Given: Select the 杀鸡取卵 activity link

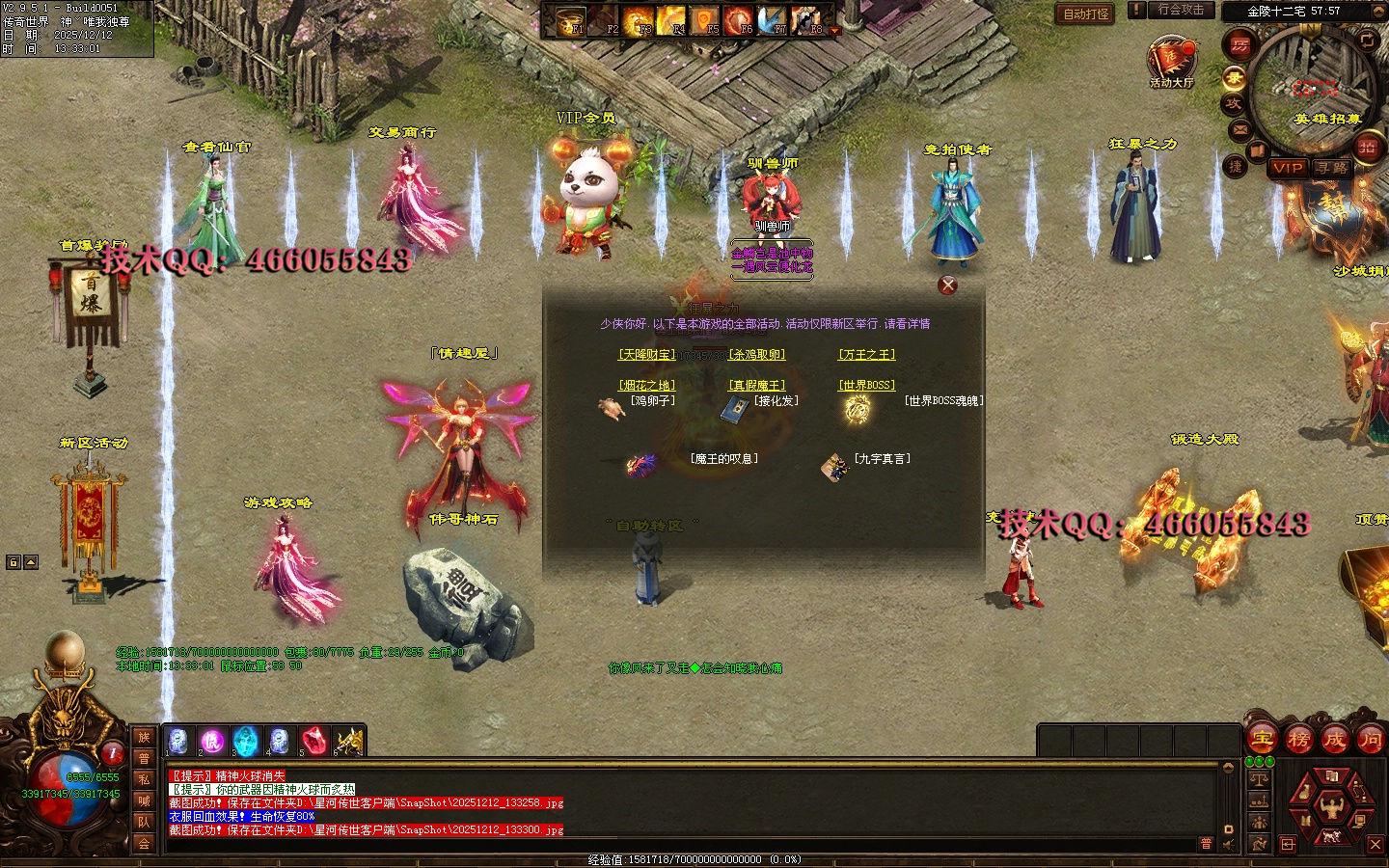Looking at the screenshot, I should point(757,355).
